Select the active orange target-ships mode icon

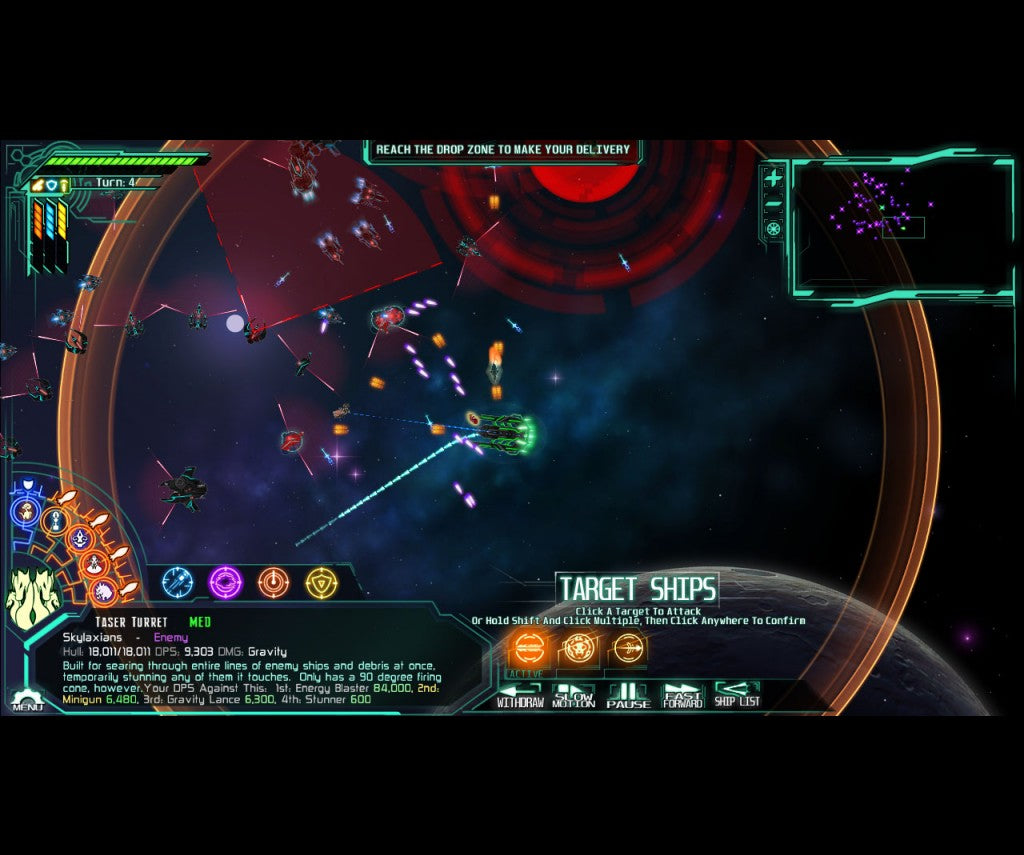pyautogui.click(x=528, y=649)
